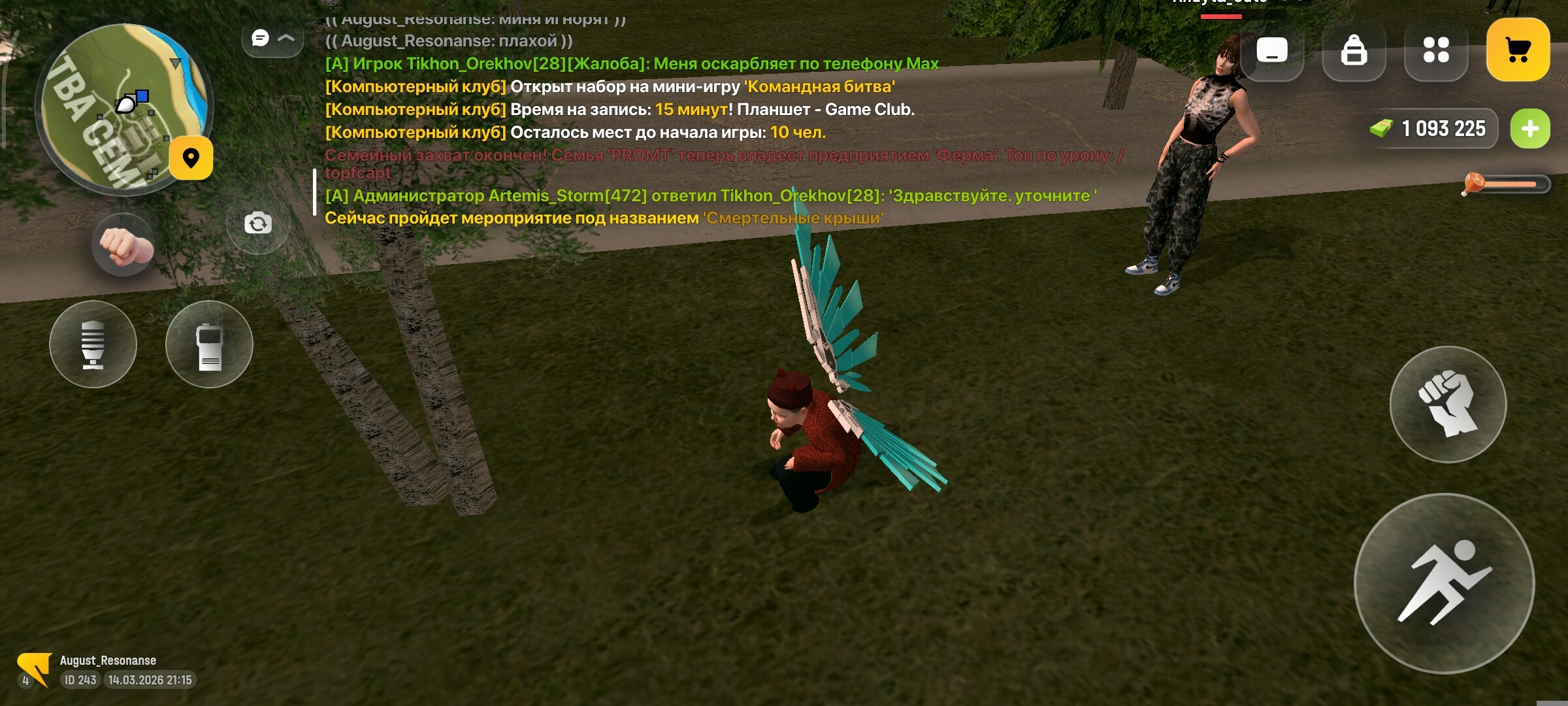Collapse the chat with the chevron arrow
The width and height of the screenshot is (1568, 706).
[x=286, y=38]
